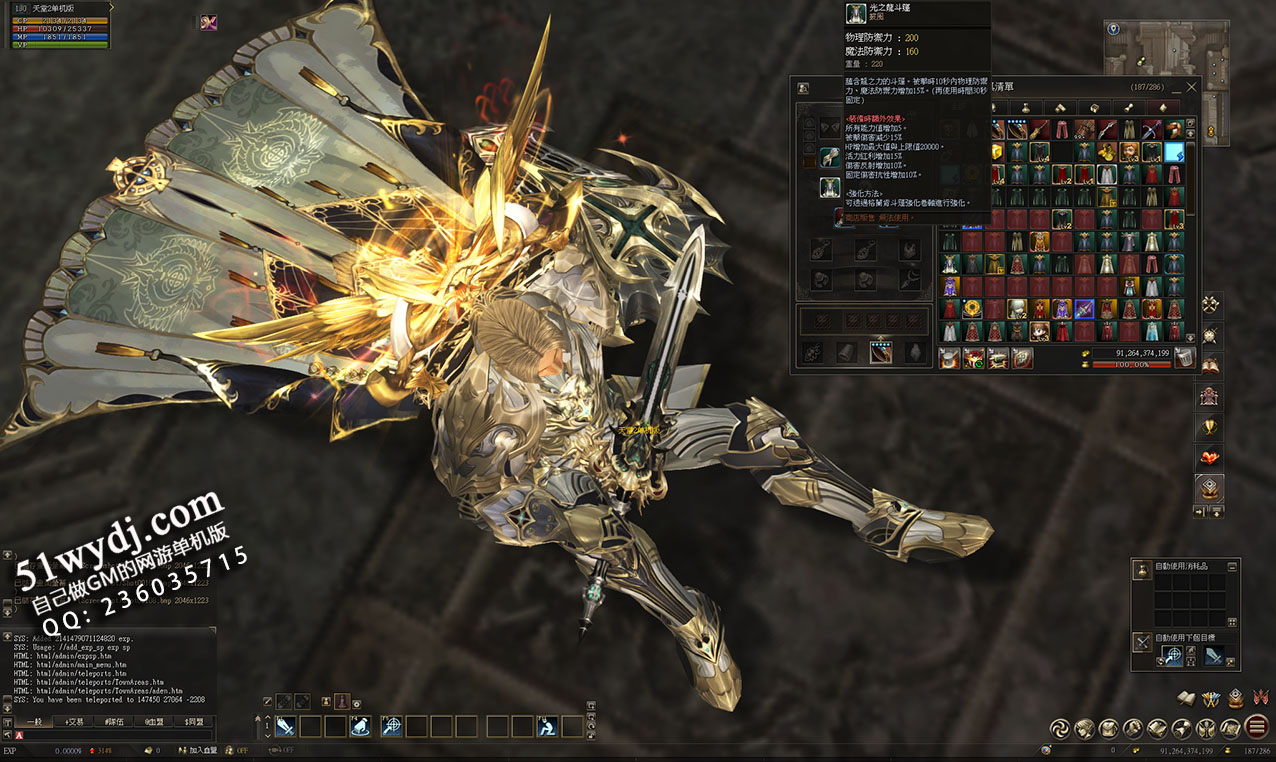Close the inventory window

pos(1190,87)
